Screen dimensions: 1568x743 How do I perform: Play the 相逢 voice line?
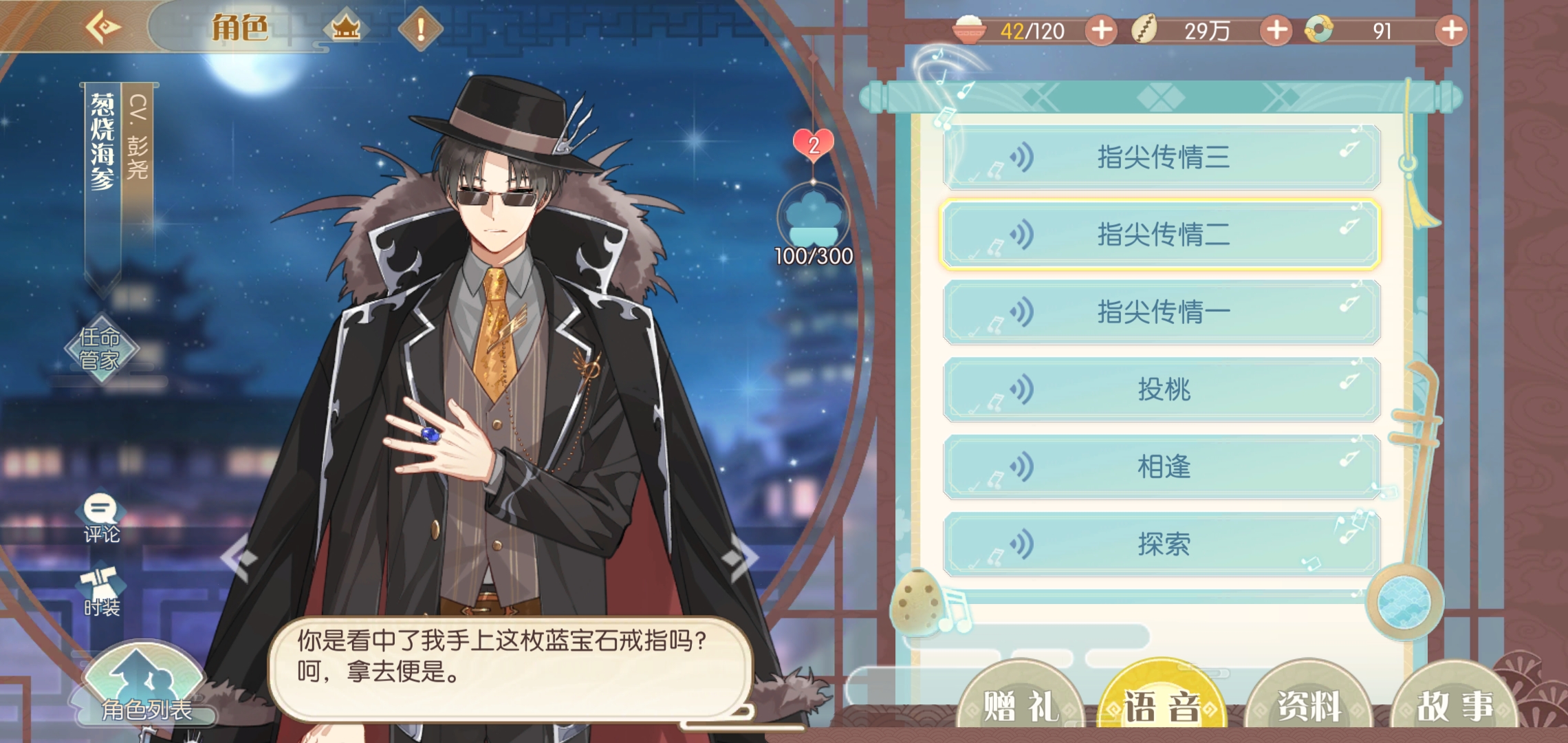coord(1162,467)
